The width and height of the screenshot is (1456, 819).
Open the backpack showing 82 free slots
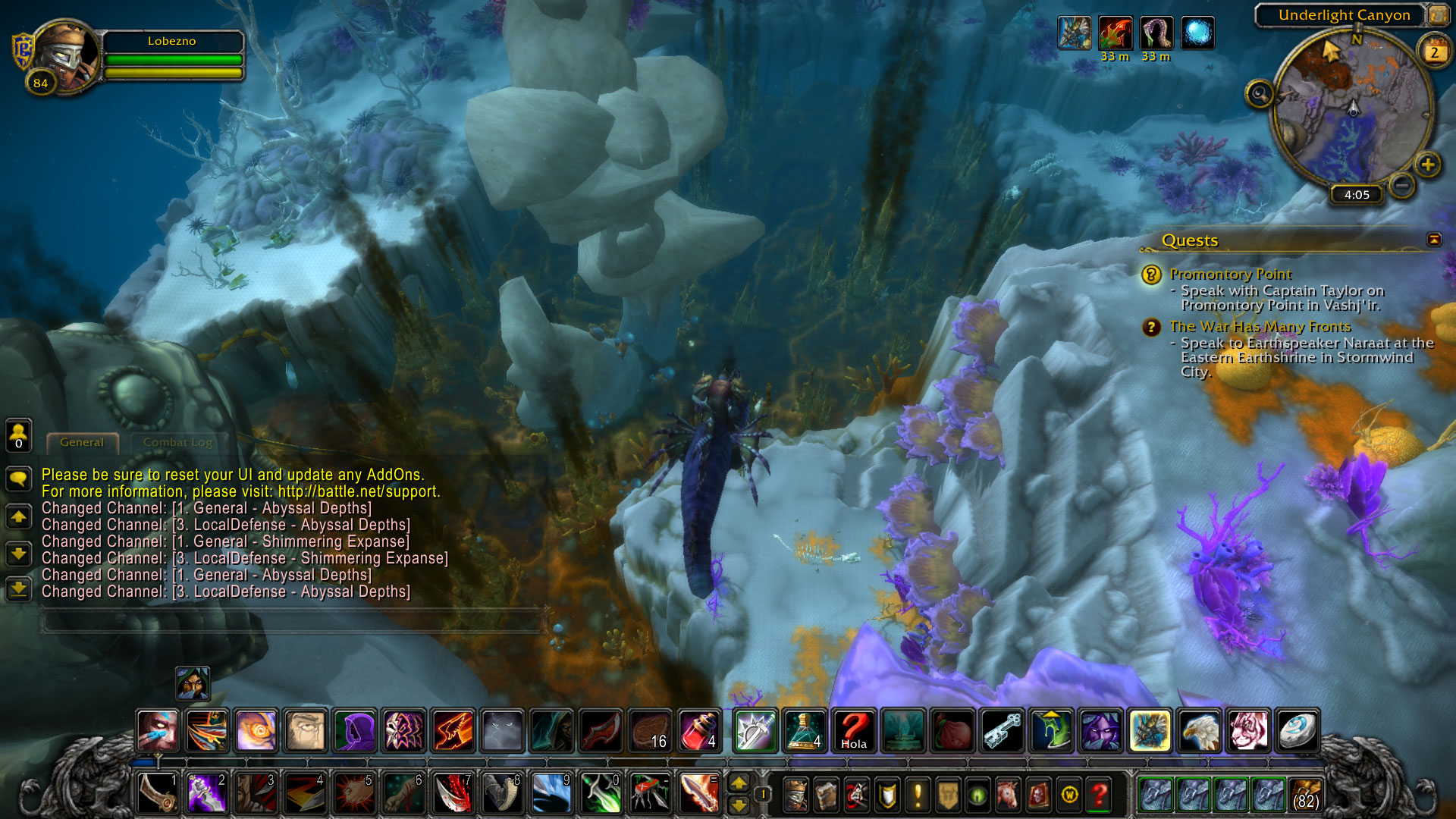click(1305, 795)
